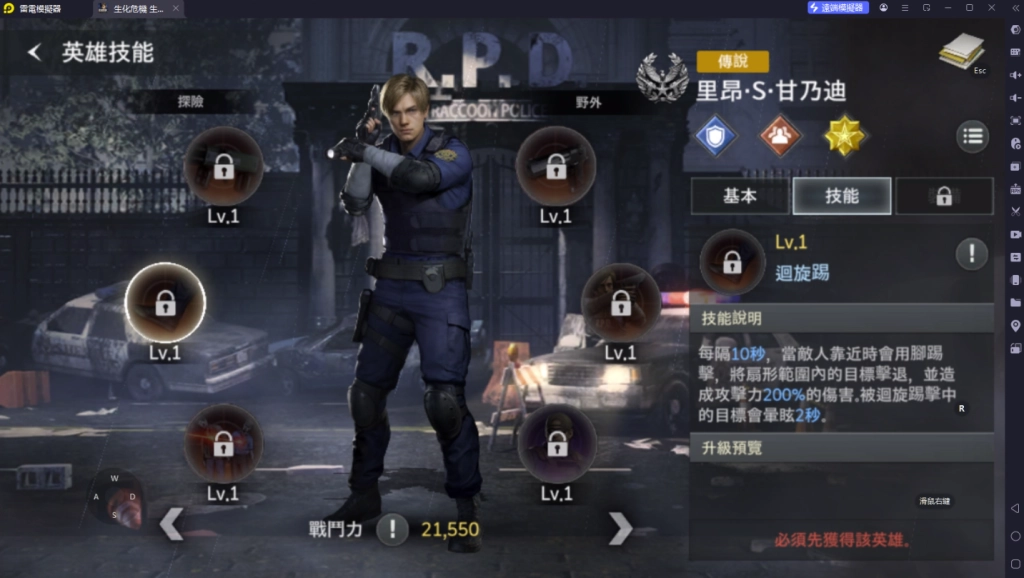
Task: Tap the blue shield trait badge
Action: point(716,136)
